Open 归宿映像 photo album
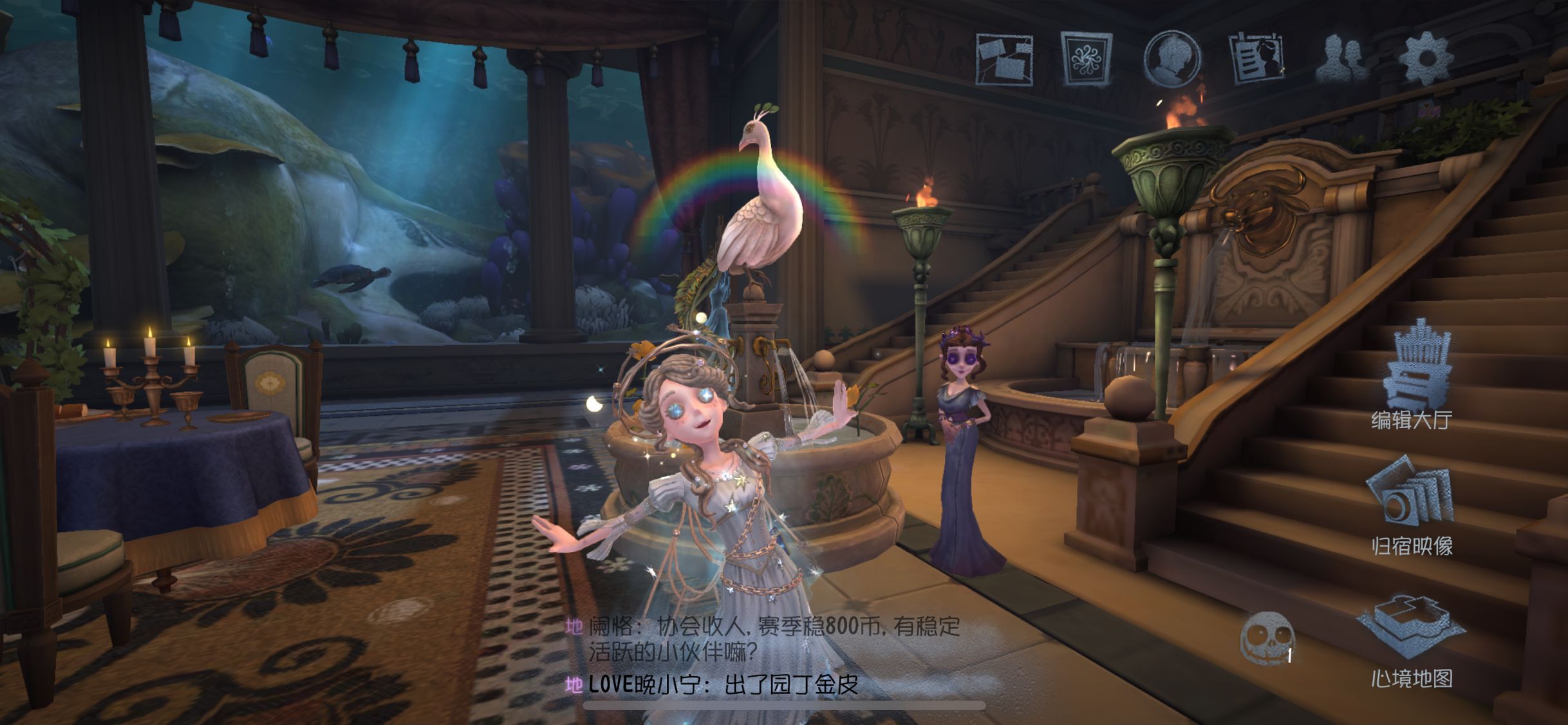This screenshot has height=725, width=1568. click(1412, 505)
